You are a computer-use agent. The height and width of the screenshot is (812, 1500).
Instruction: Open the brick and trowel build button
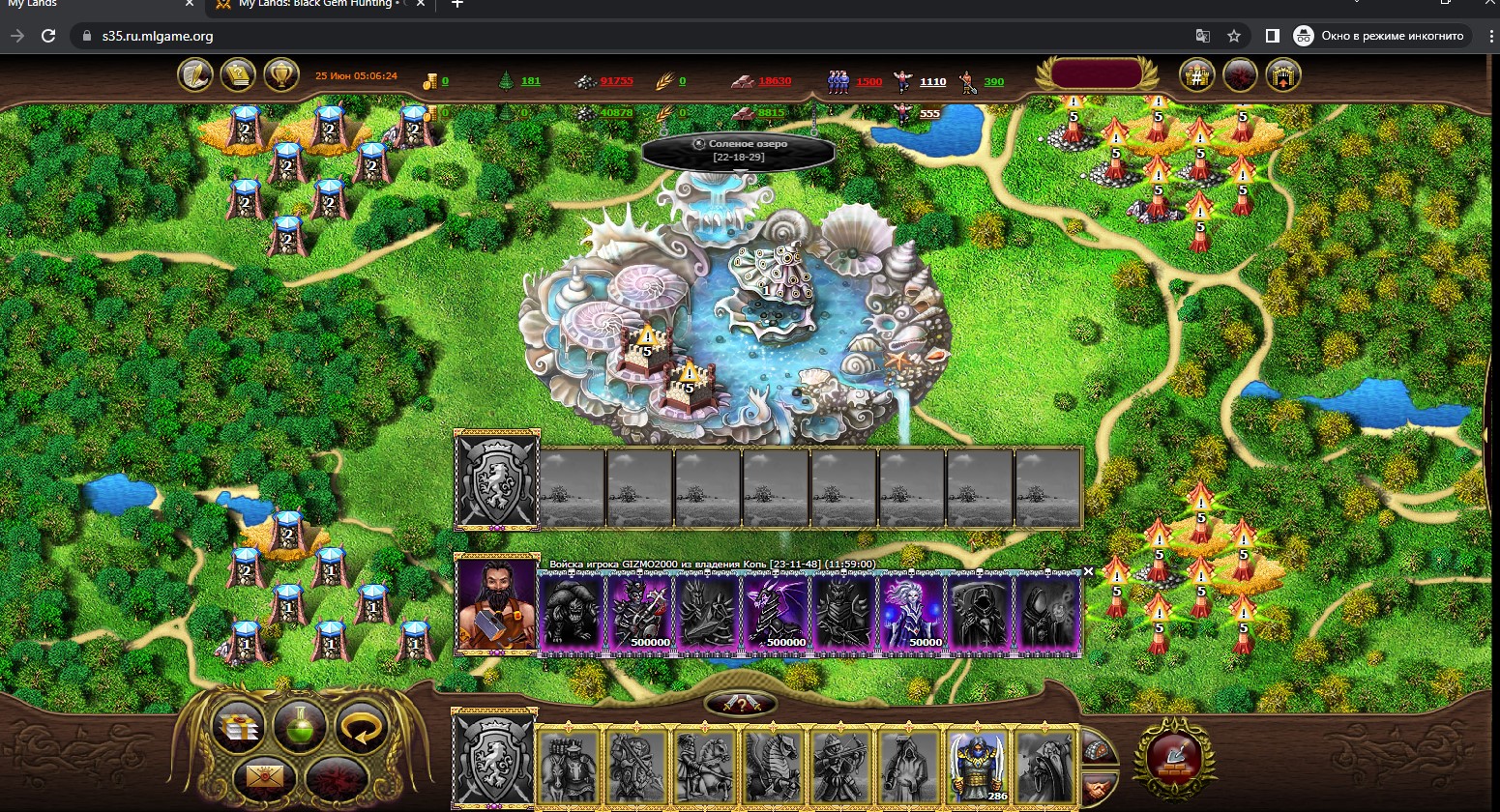[x=1173, y=757]
